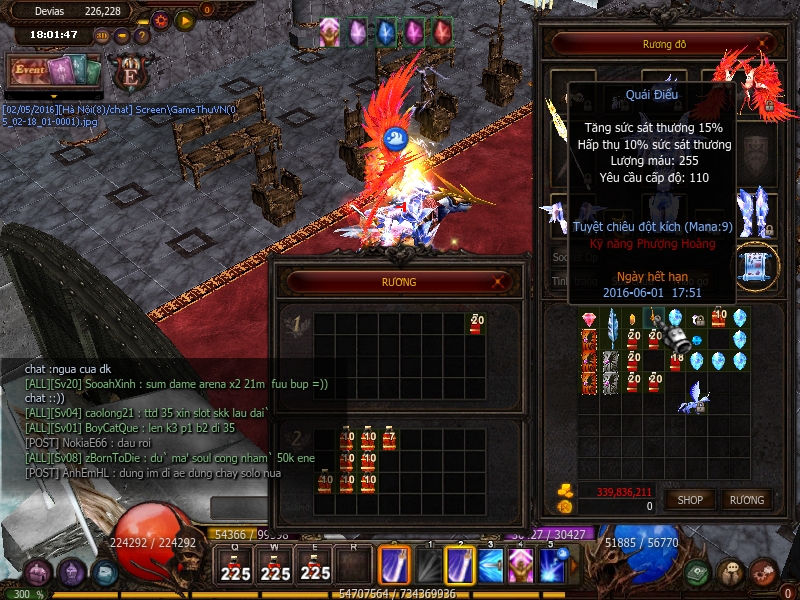Close the Rương đồ inventory panel

(765, 43)
